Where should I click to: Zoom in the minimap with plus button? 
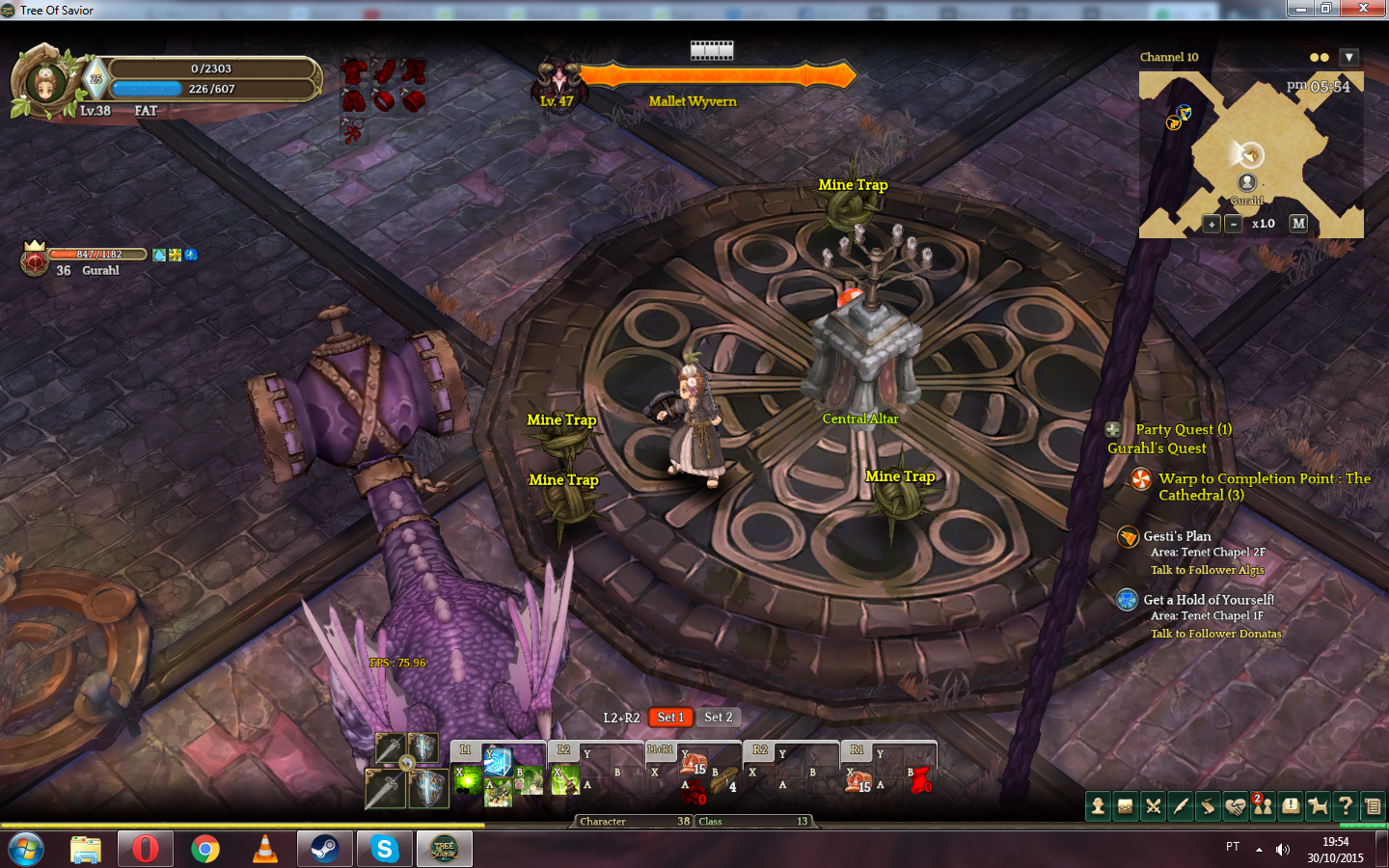(1212, 224)
